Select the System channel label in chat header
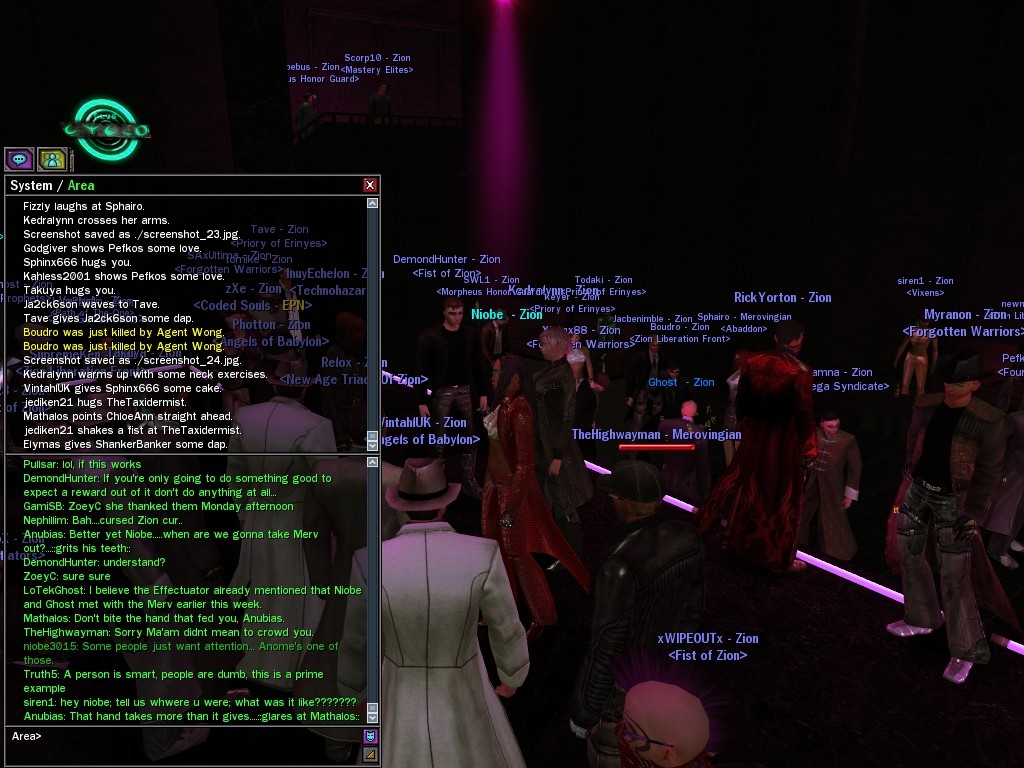 pos(31,185)
